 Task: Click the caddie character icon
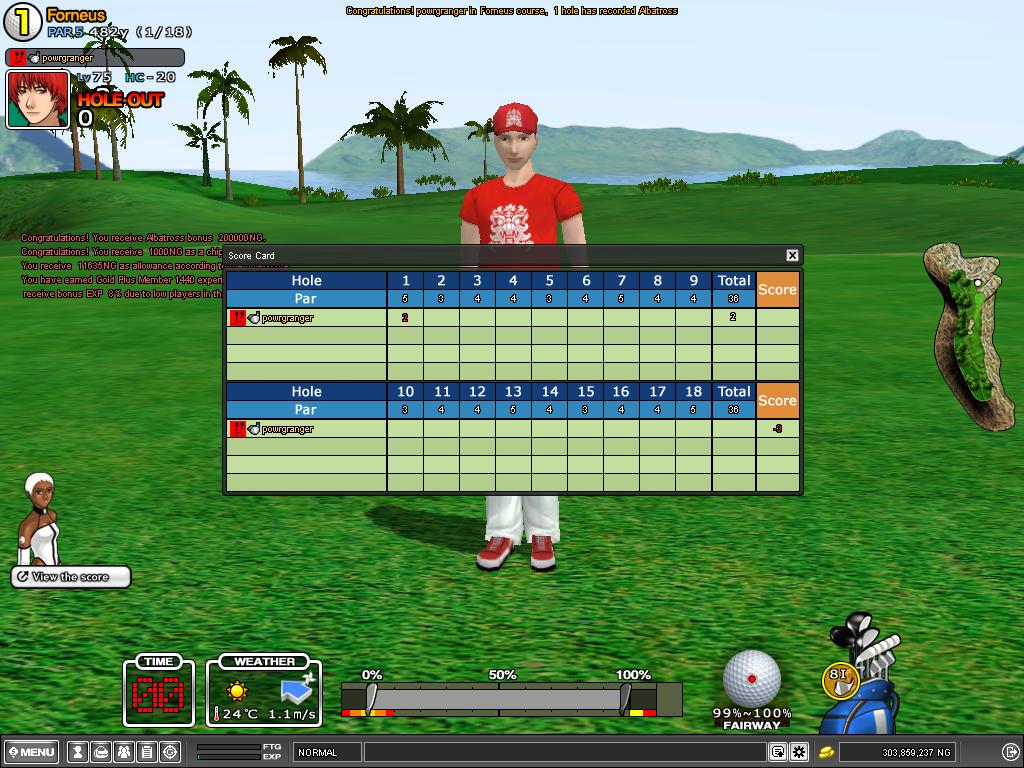40,518
